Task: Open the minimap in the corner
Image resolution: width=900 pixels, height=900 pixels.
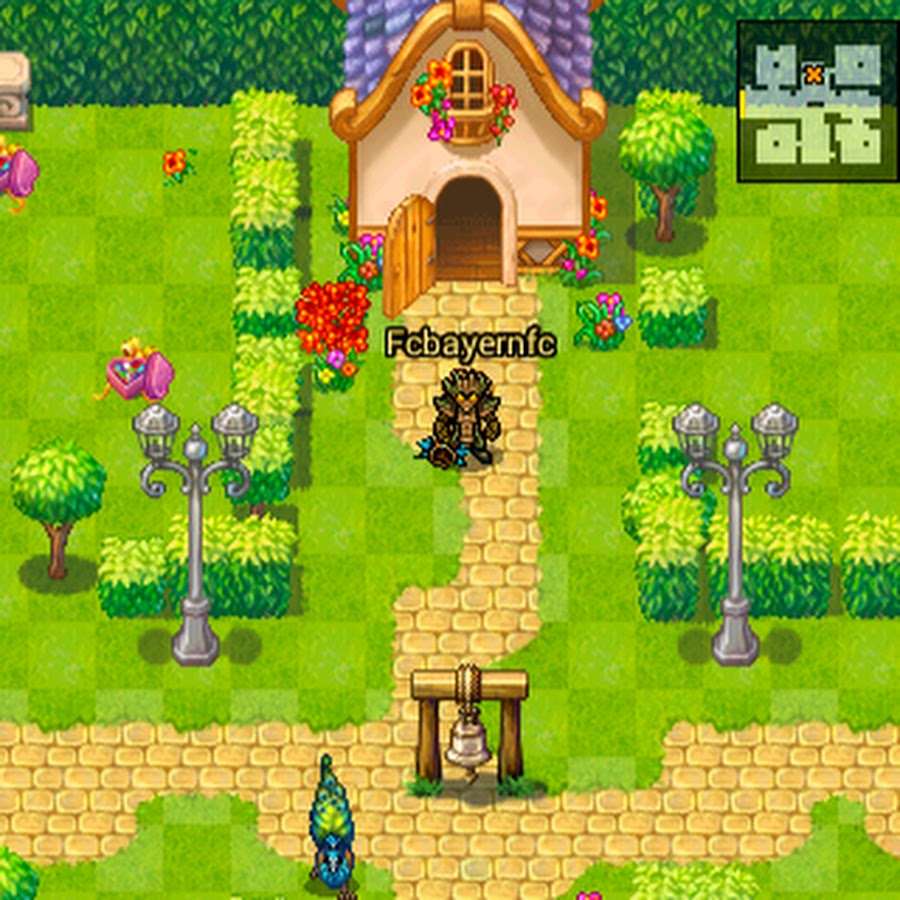Action: click(x=816, y=102)
